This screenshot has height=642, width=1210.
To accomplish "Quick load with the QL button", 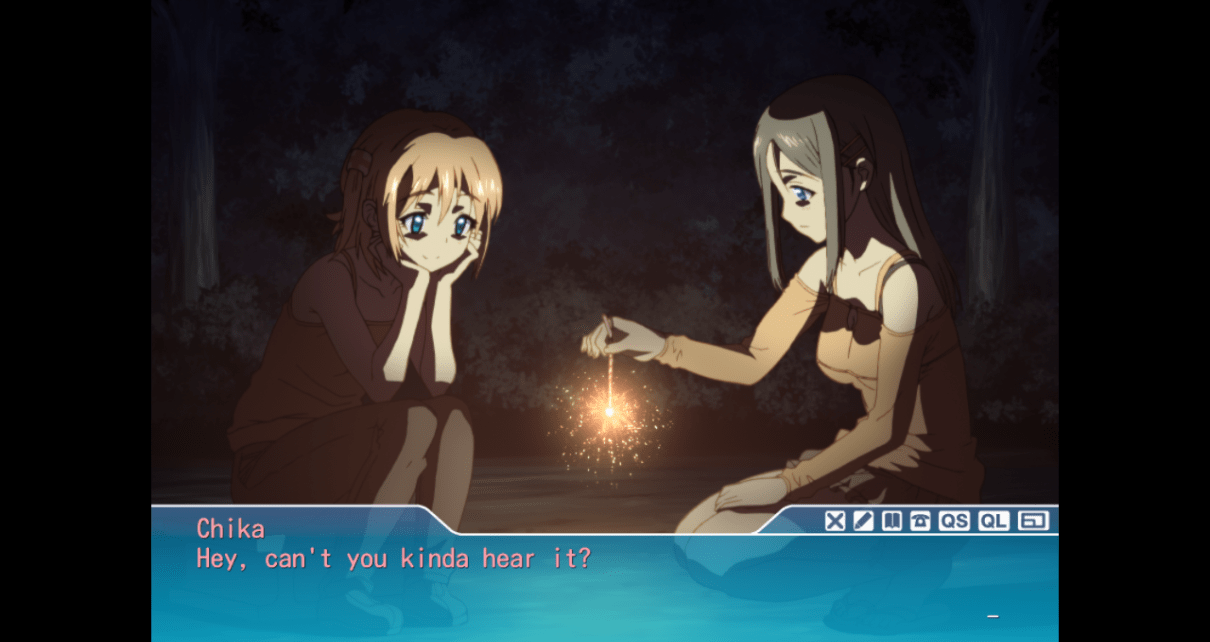I will pyautogui.click(x=993, y=520).
